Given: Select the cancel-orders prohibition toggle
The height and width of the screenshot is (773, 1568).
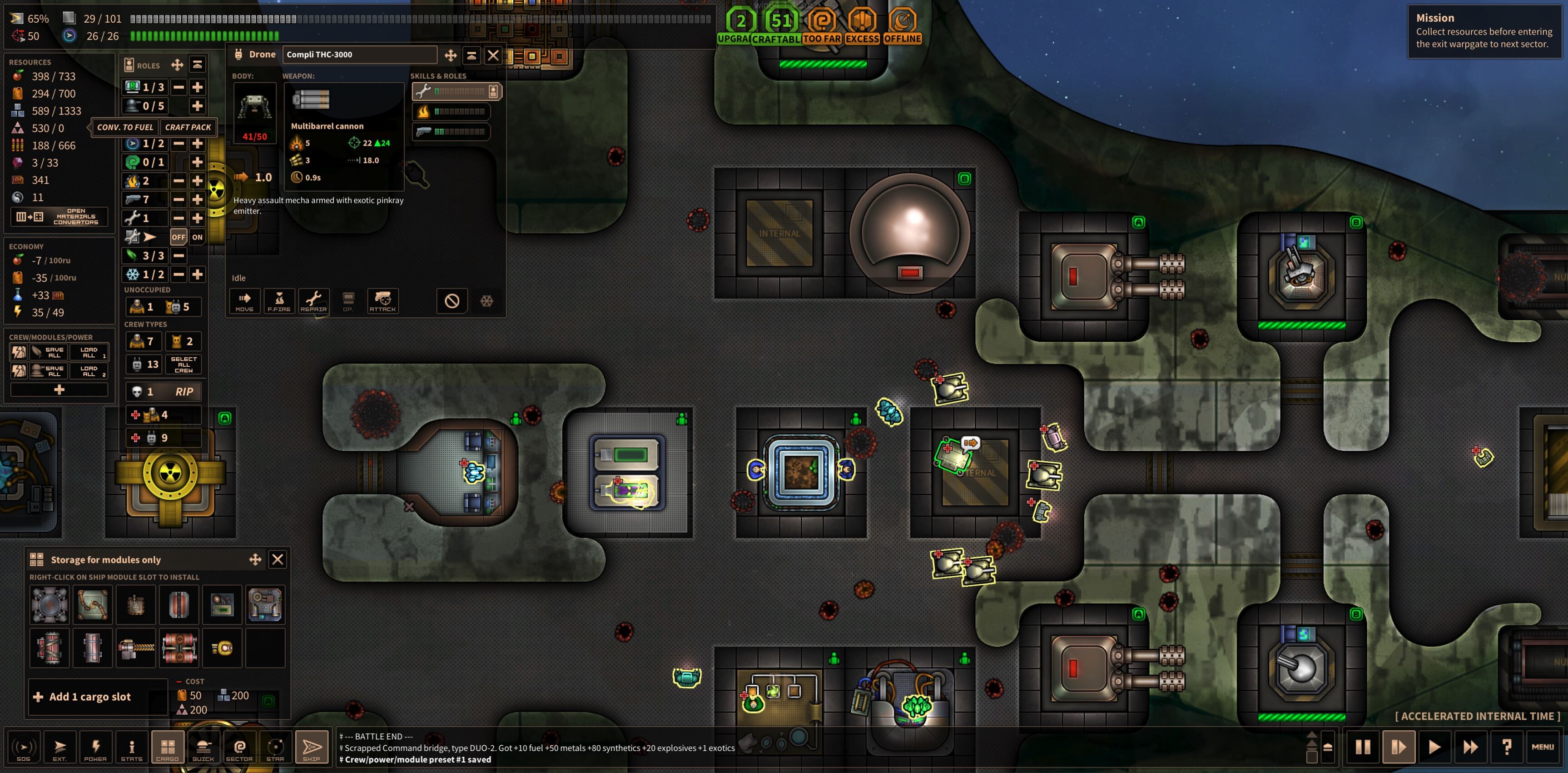Looking at the screenshot, I should coord(452,301).
